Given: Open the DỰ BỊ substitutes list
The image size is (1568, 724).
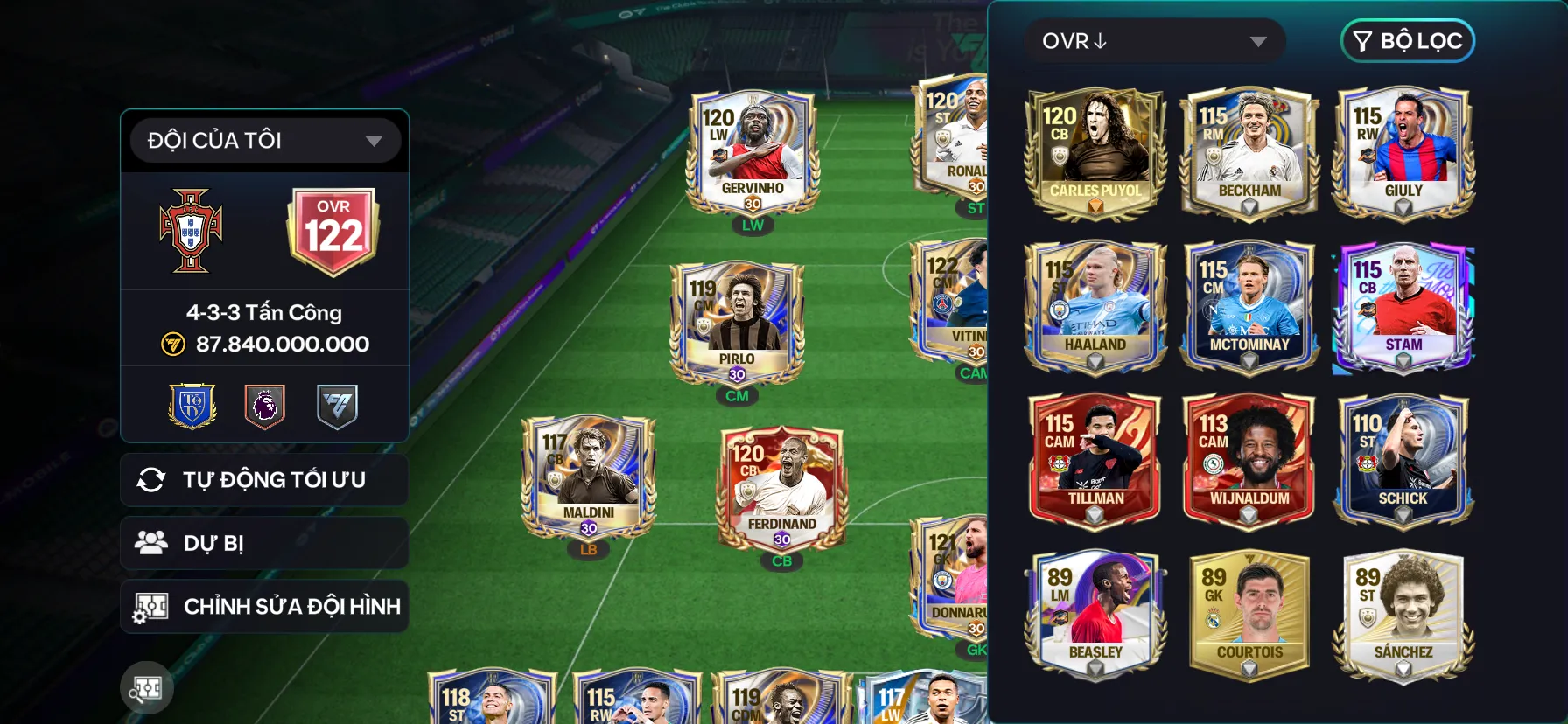Looking at the screenshot, I should point(264,543).
